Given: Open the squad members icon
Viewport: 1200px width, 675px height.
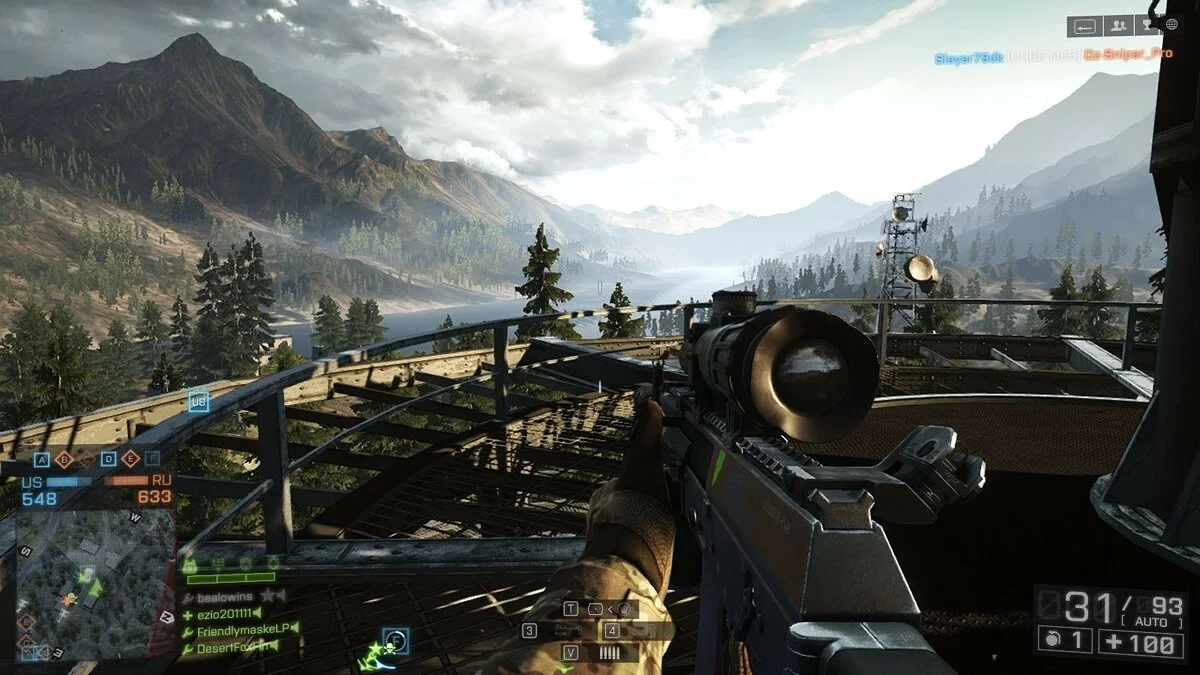Looking at the screenshot, I should coord(1119,26).
